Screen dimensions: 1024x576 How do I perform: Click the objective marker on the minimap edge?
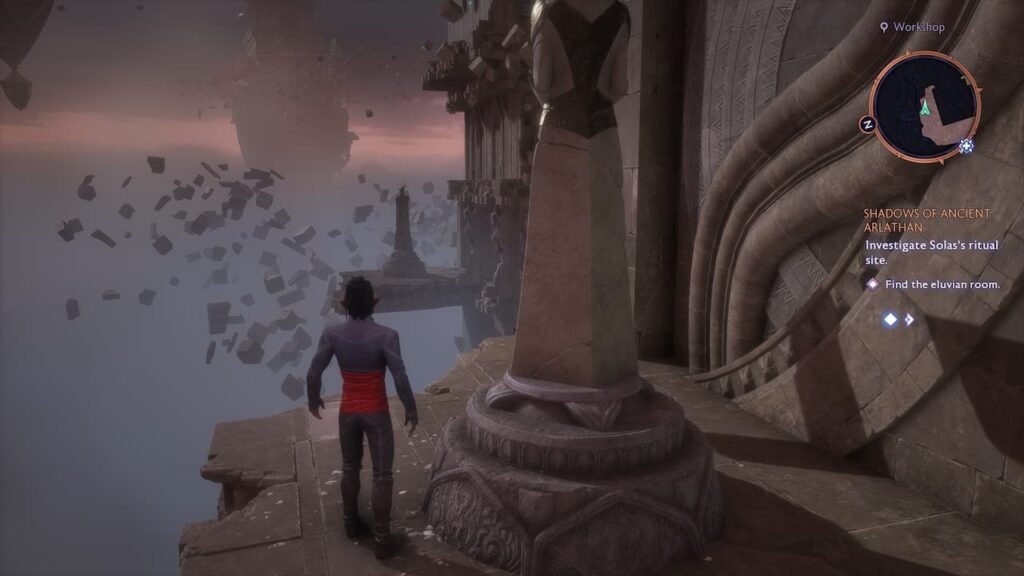pos(966,146)
